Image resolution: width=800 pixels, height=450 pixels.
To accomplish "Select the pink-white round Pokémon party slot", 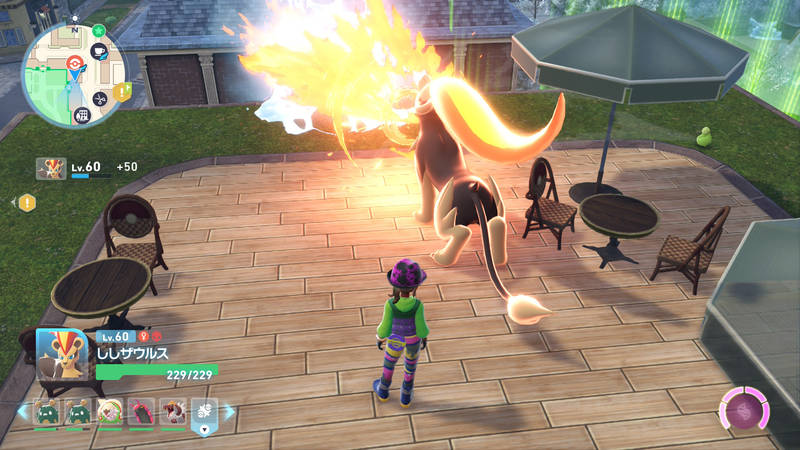I will (108, 411).
